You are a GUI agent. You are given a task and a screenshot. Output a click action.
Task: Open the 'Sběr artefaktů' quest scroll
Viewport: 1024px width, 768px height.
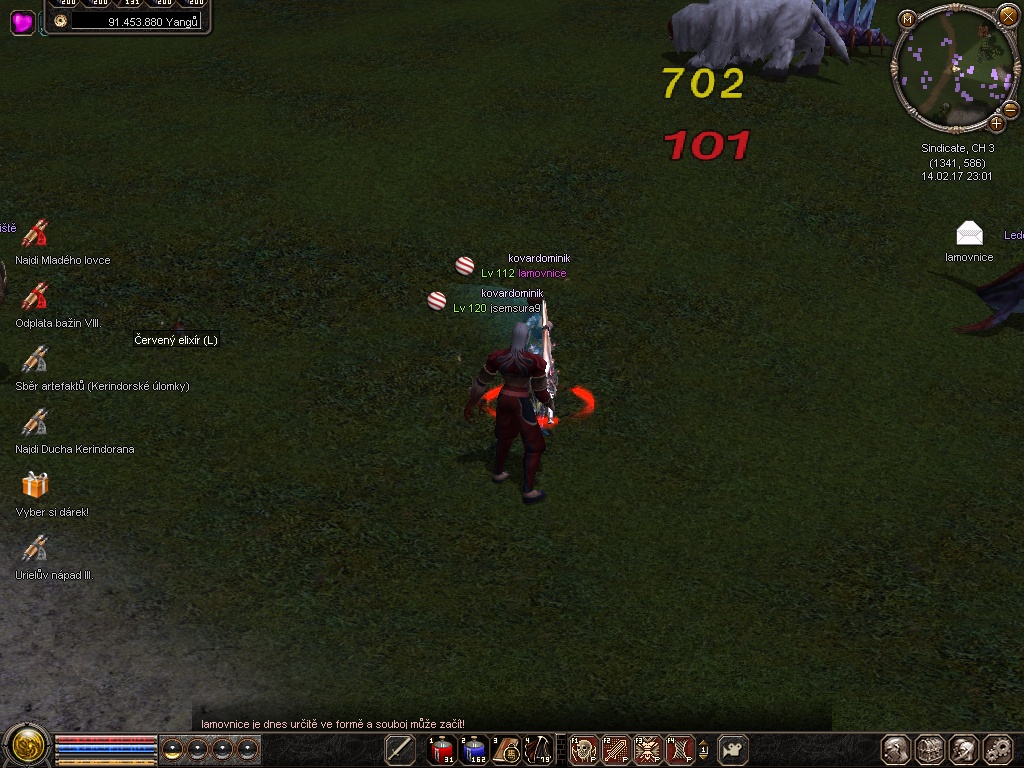[x=35, y=360]
